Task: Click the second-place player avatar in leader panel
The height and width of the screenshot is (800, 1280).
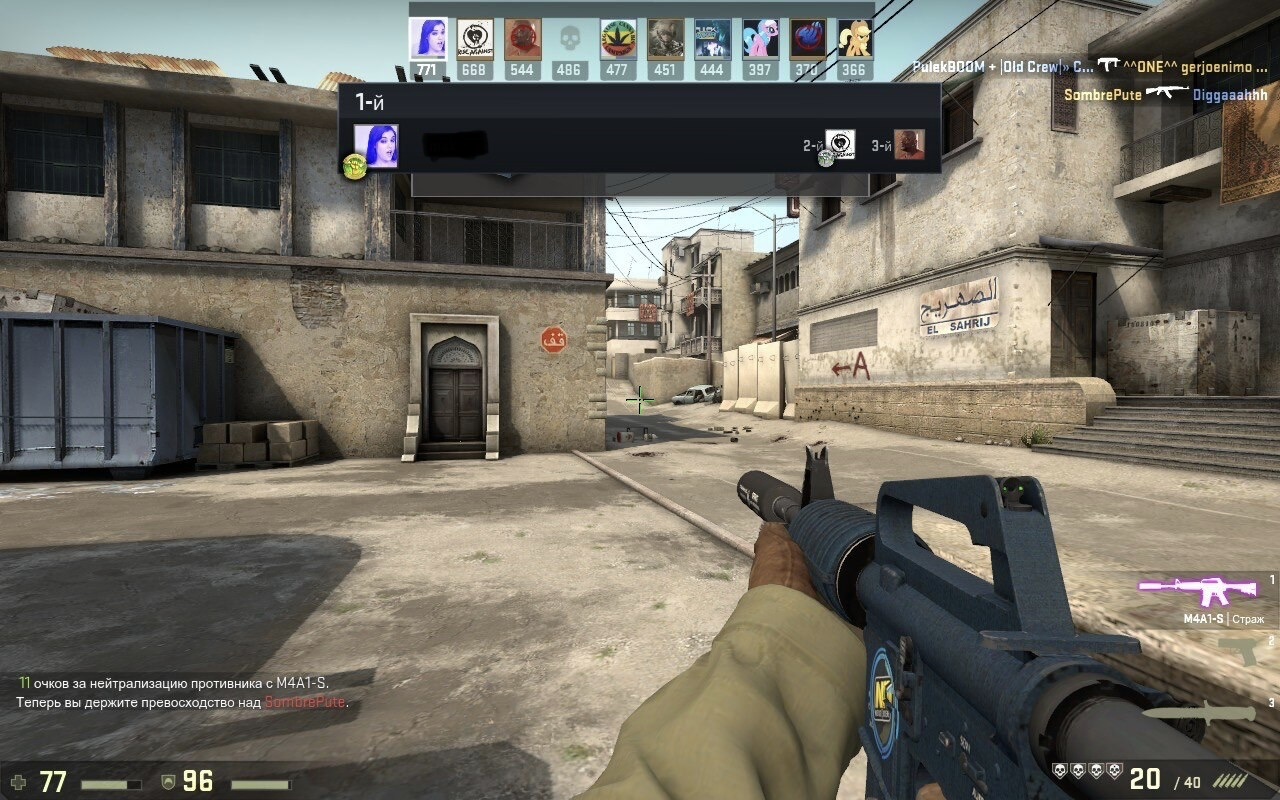Action: [840, 145]
